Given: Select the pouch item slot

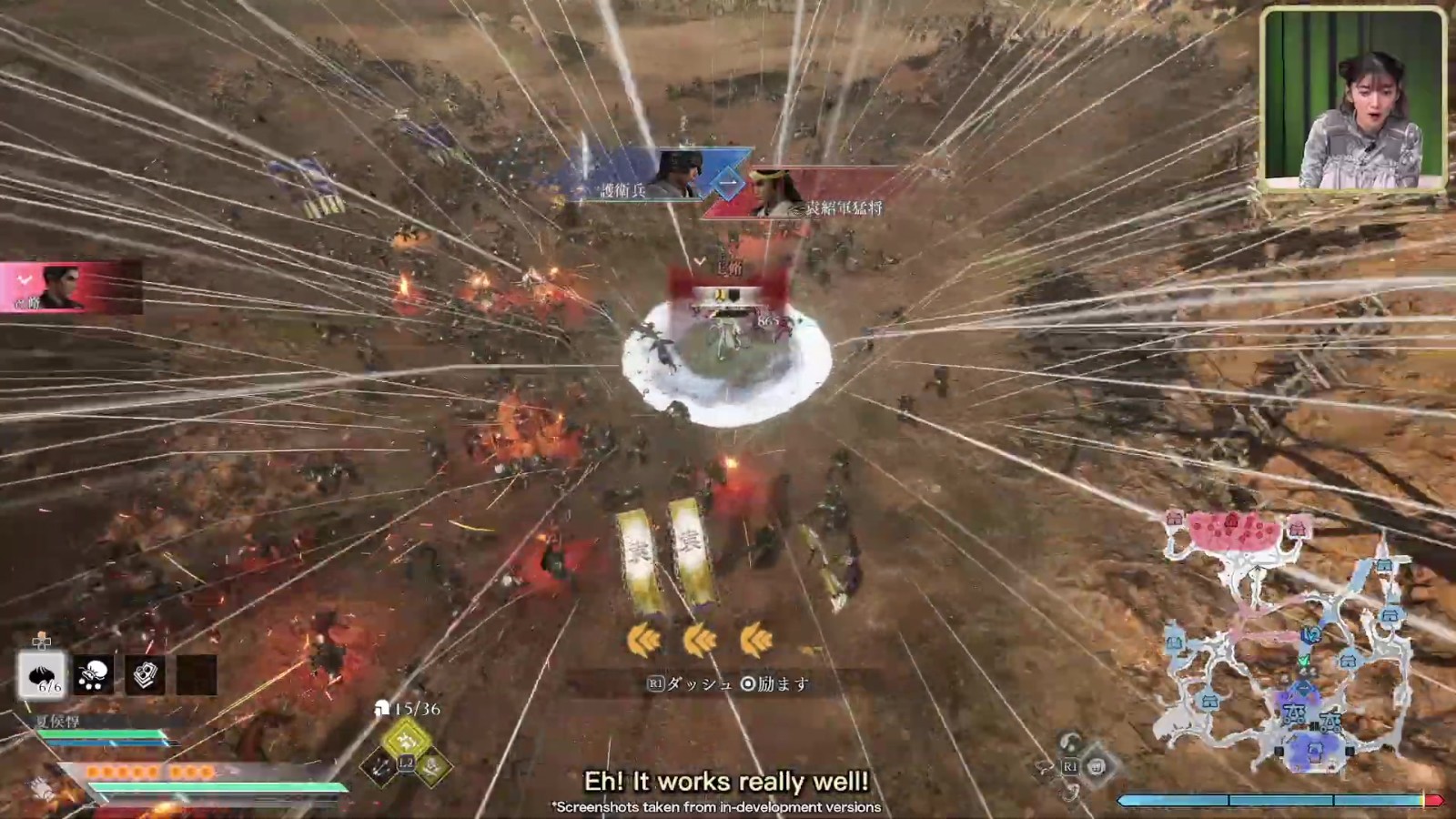Looking at the screenshot, I should click(x=93, y=675).
